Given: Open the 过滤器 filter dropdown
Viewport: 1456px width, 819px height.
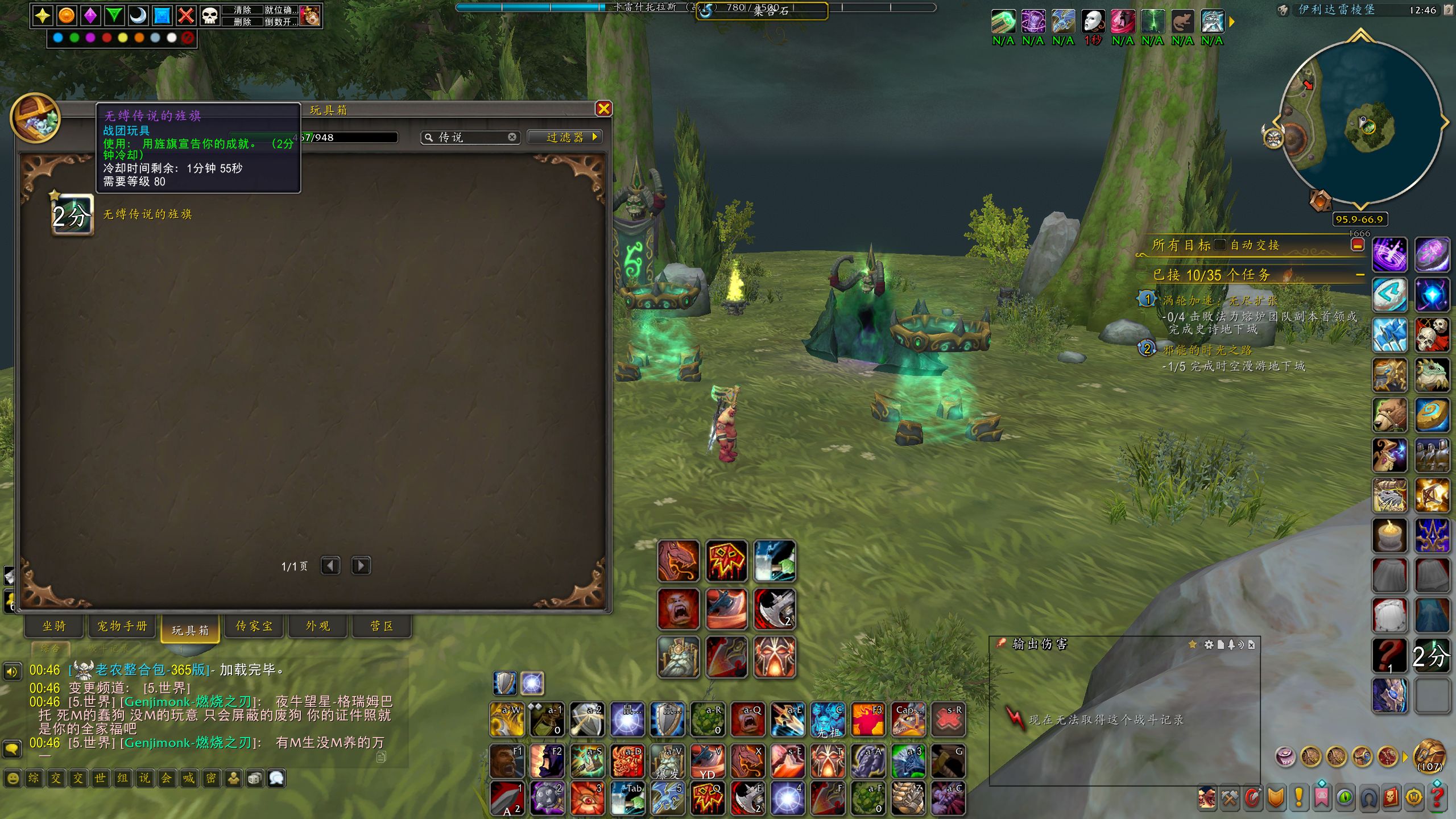Looking at the screenshot, I should 565,137.
